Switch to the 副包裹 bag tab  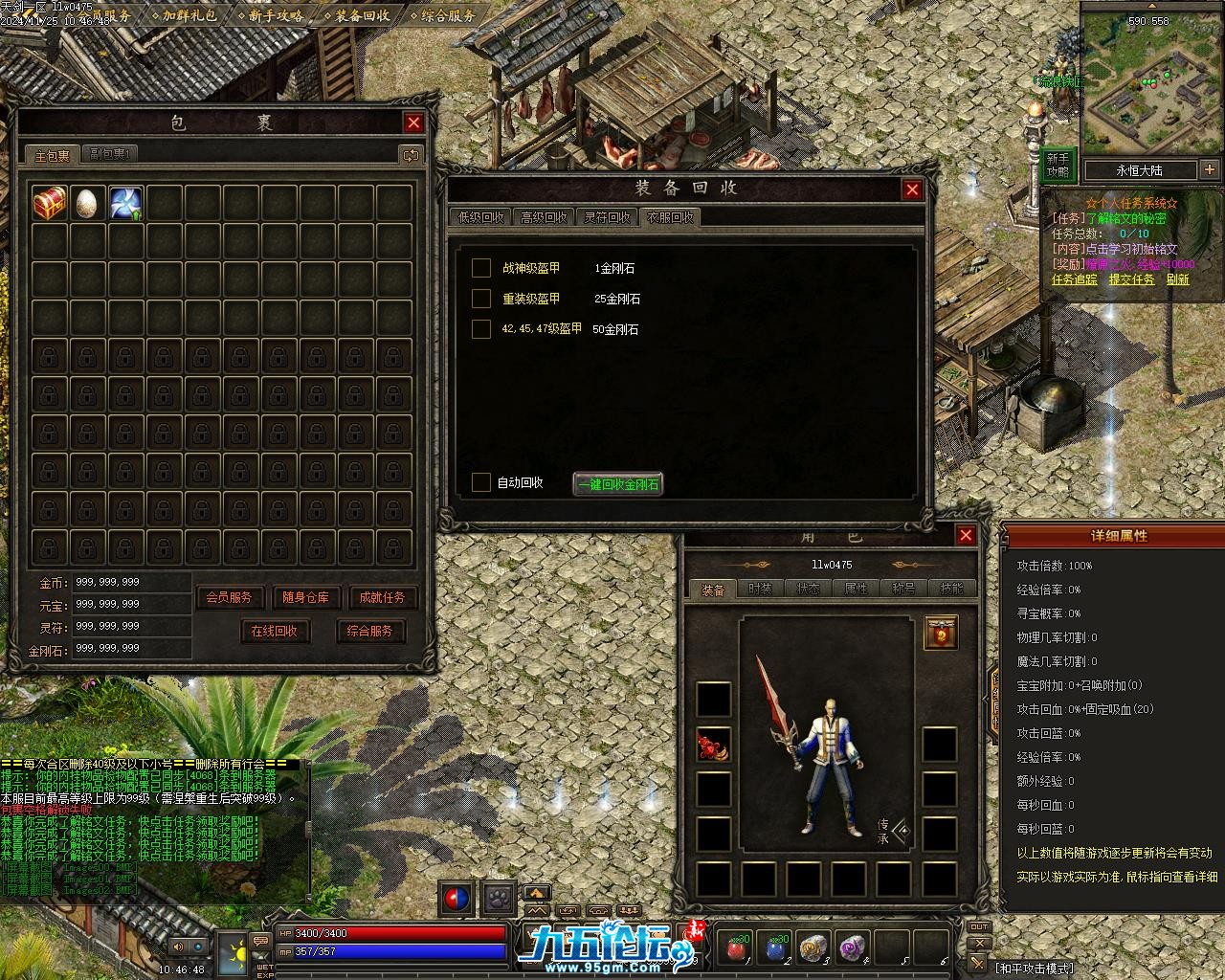coord(110,154)
